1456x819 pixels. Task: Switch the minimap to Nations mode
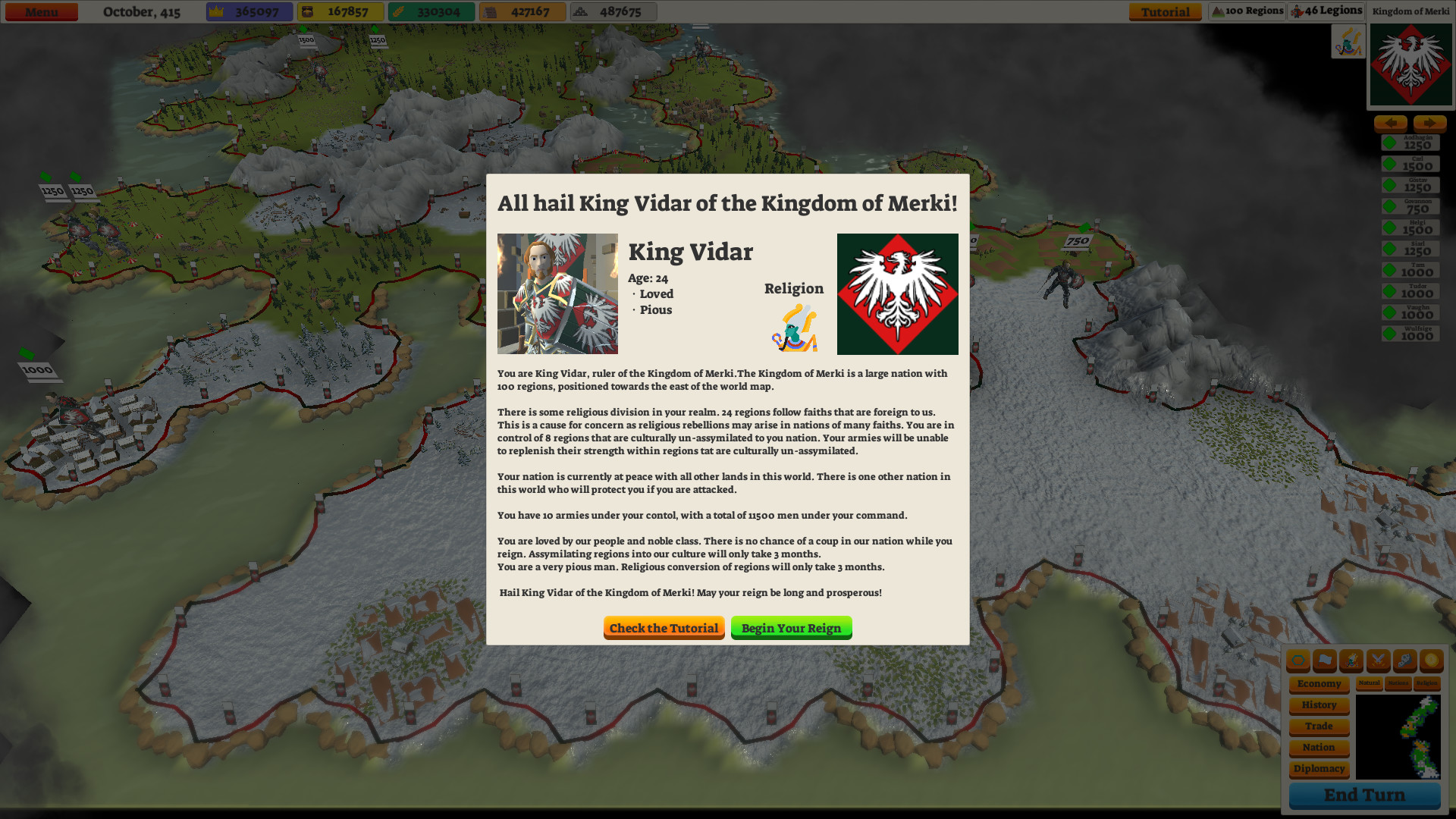pos(1398,683)
